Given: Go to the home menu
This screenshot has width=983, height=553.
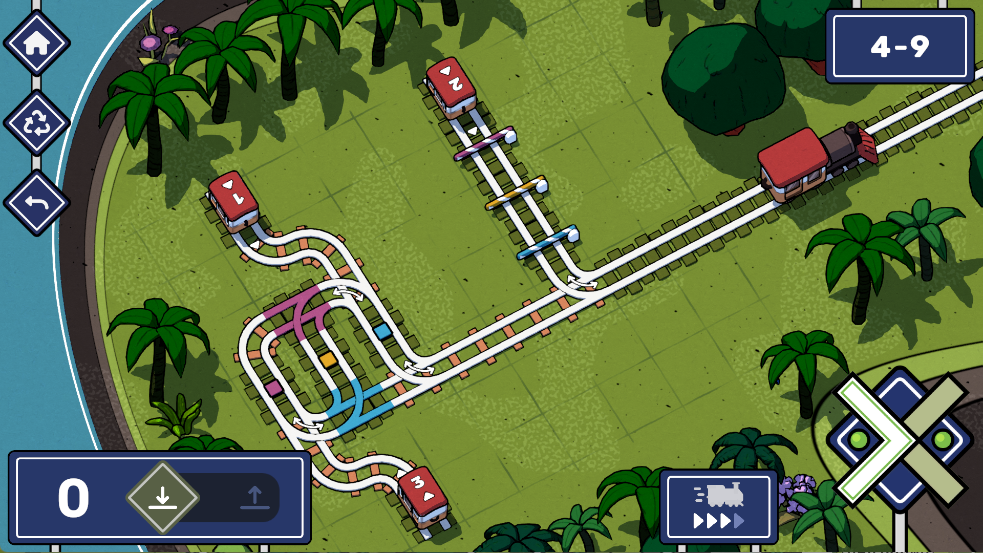Looking at the screenshot, I should [x=37, y=43].
